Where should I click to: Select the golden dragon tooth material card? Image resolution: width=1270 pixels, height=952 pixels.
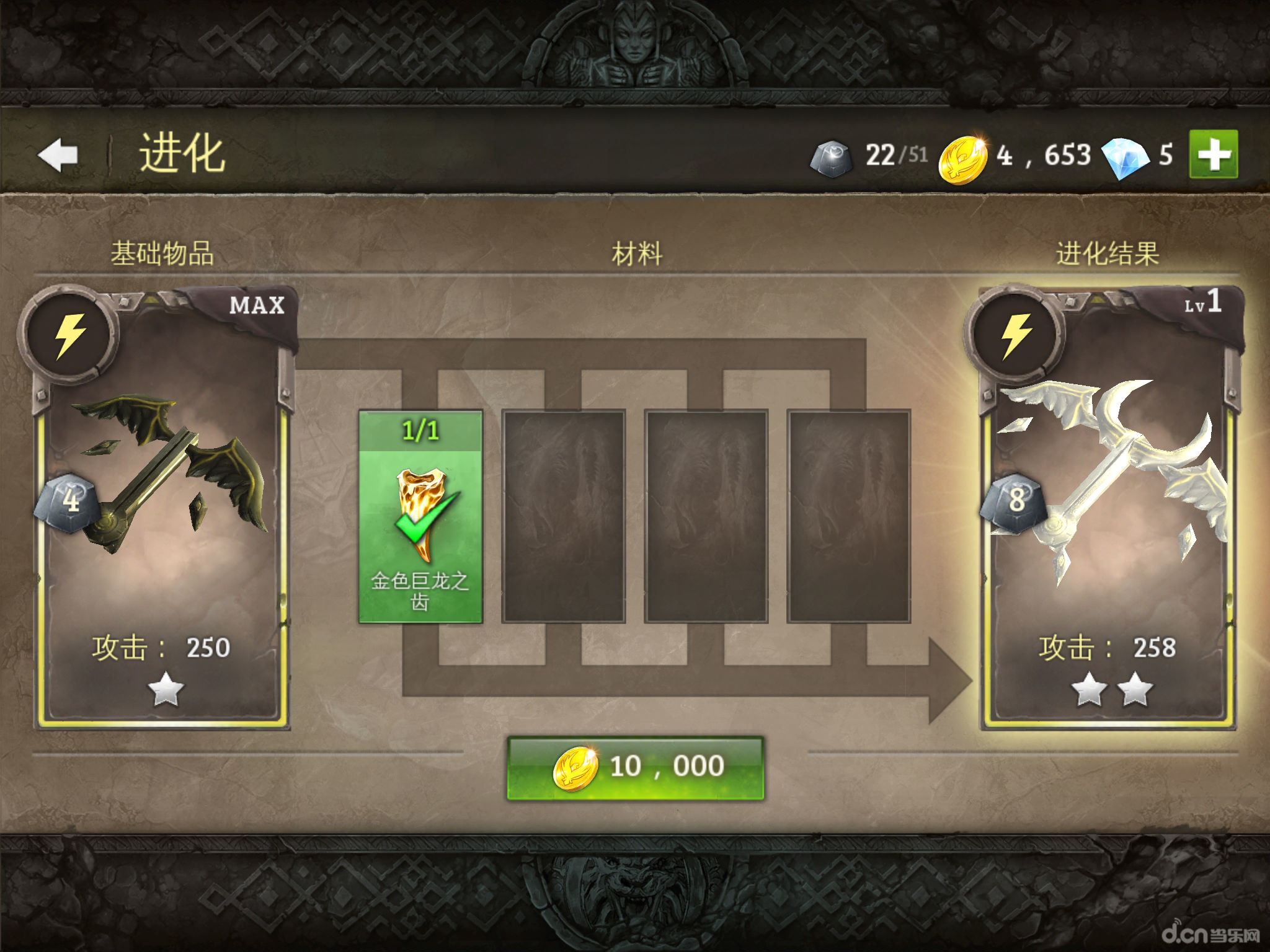(420, 516)
